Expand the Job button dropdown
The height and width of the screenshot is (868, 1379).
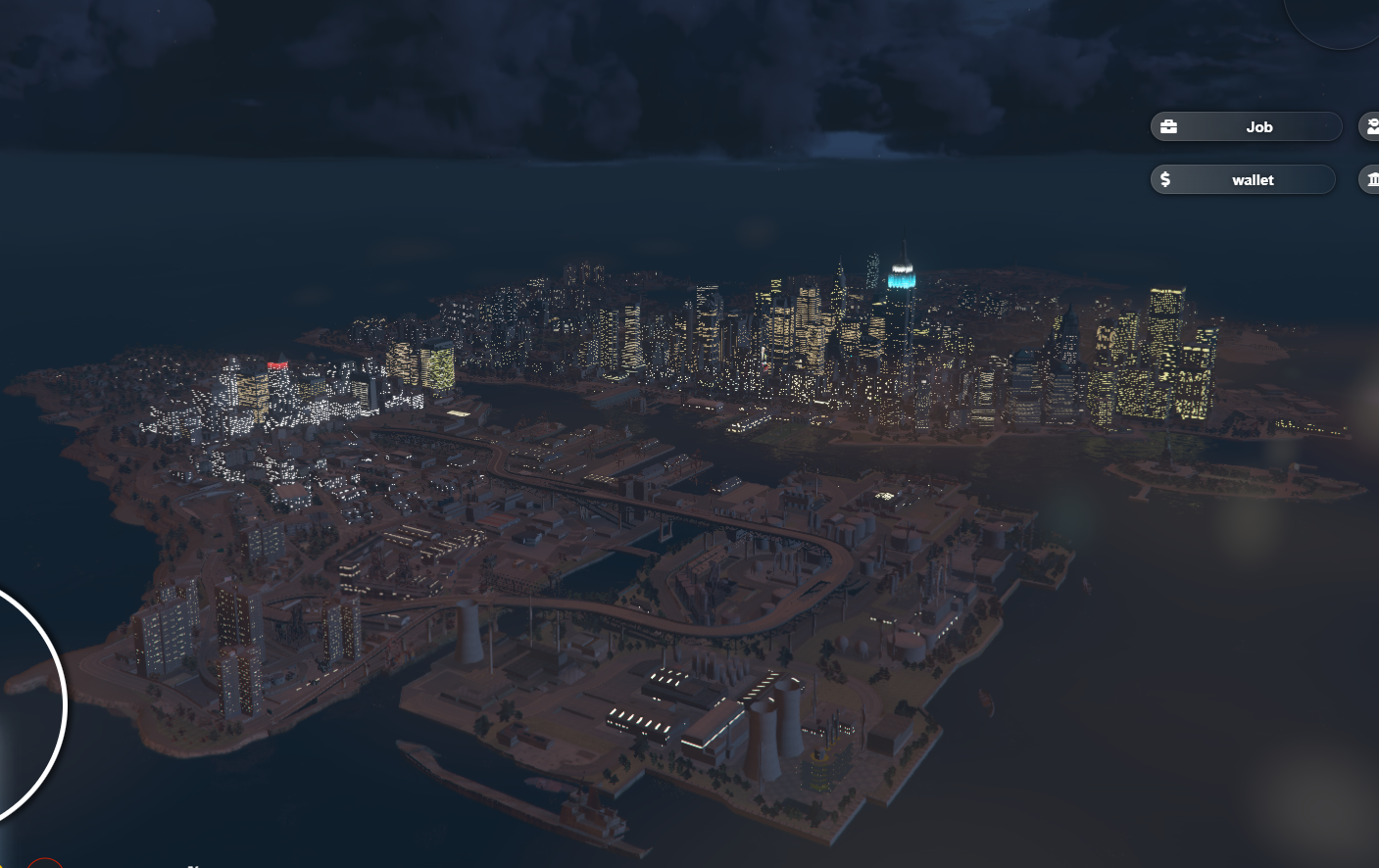coord(1259,126)
